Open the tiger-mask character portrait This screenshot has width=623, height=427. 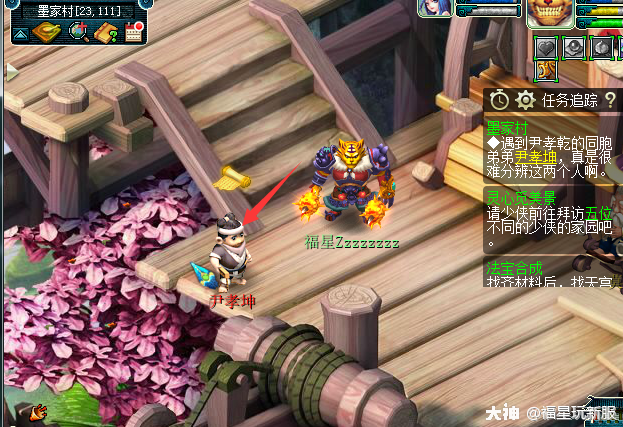click(x=551, y=12)
